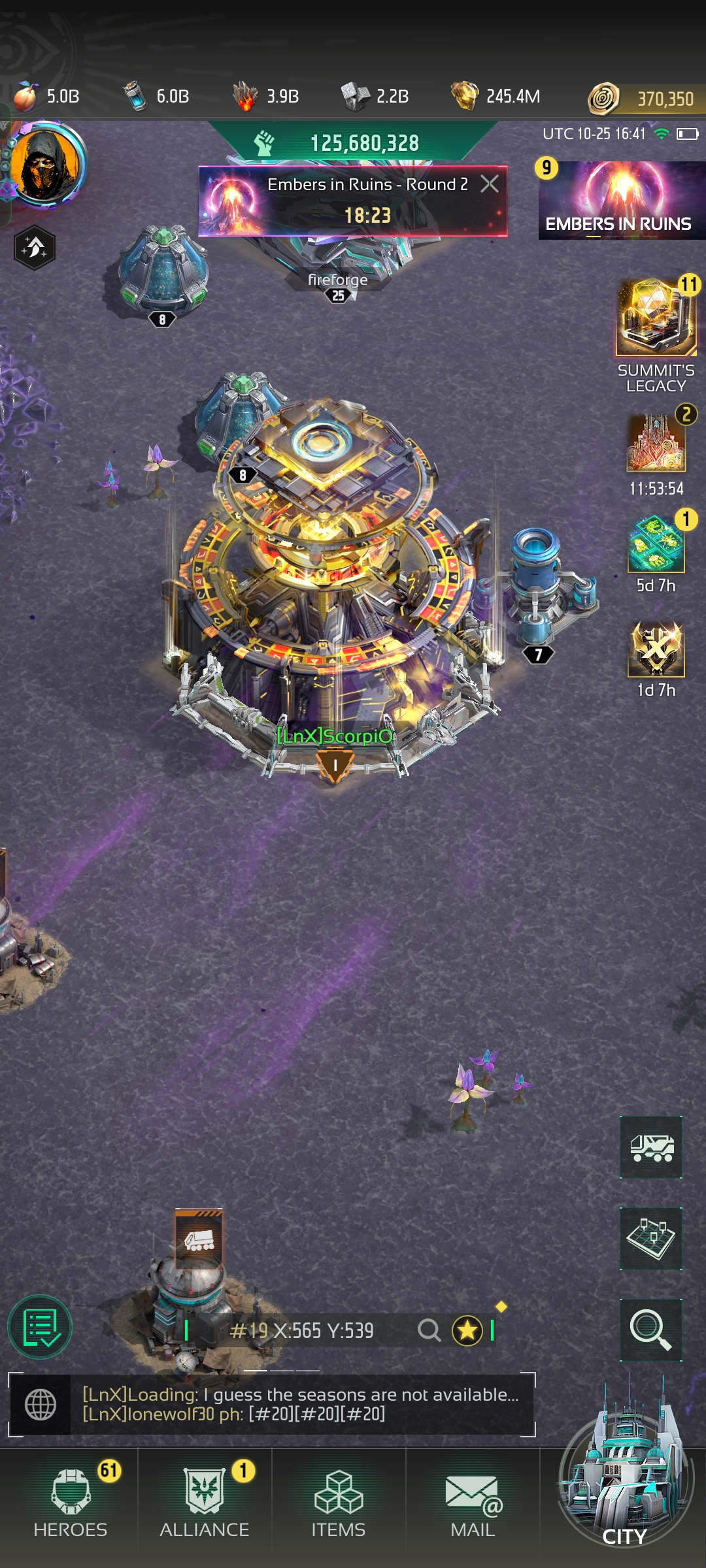Close the Embers in Ruins banner

(490, 184)
